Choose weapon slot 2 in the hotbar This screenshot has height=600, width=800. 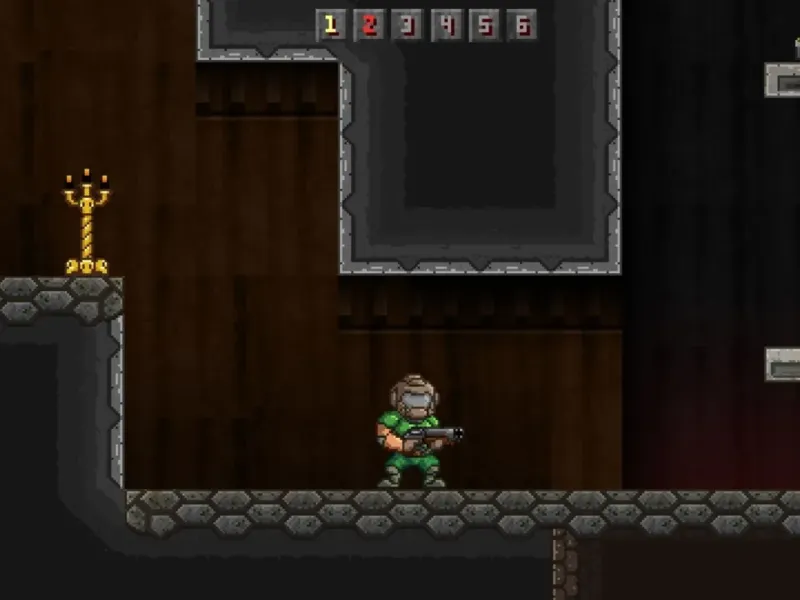(369, 26)
